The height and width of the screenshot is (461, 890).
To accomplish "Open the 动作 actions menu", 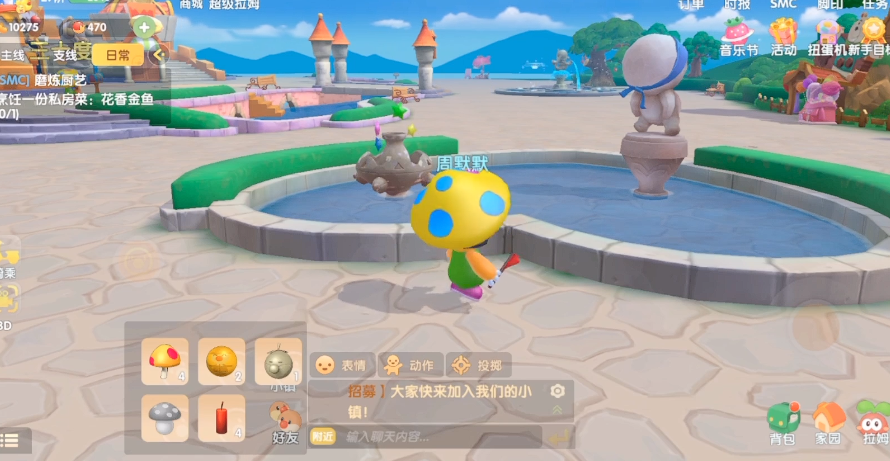I will pos(409,365).
